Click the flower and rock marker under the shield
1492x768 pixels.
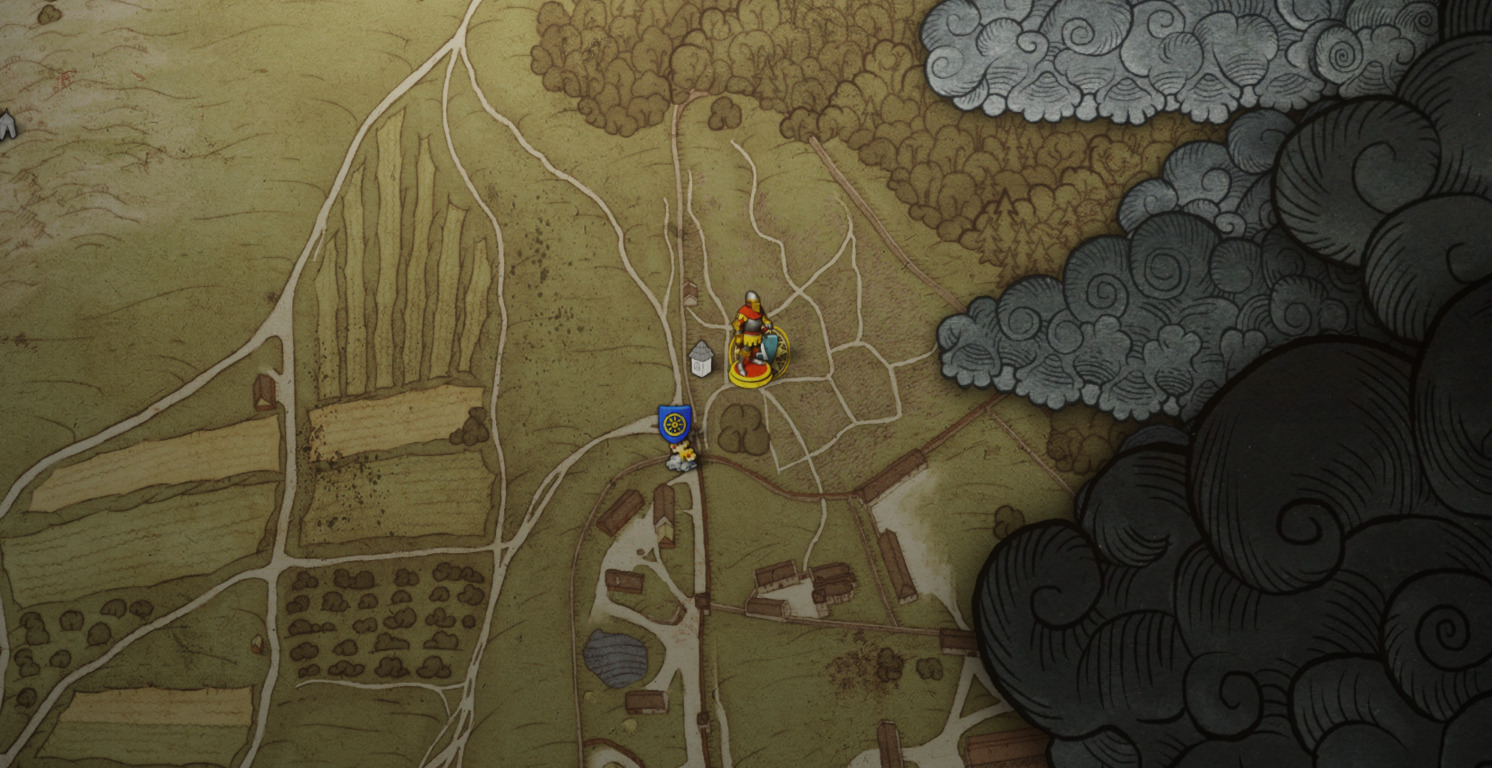[682, 459]
